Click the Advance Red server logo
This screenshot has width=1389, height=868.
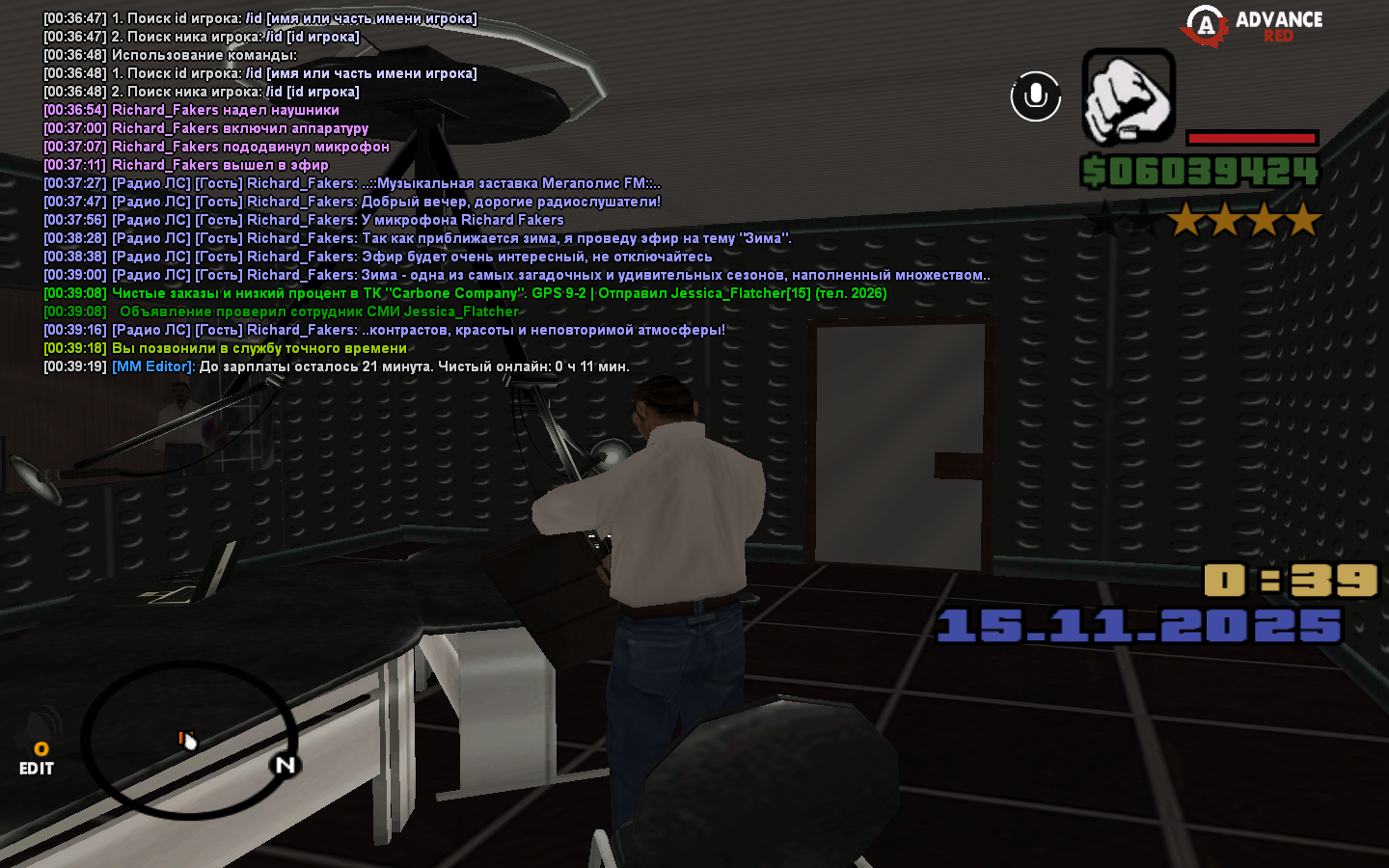(1252, 26)
